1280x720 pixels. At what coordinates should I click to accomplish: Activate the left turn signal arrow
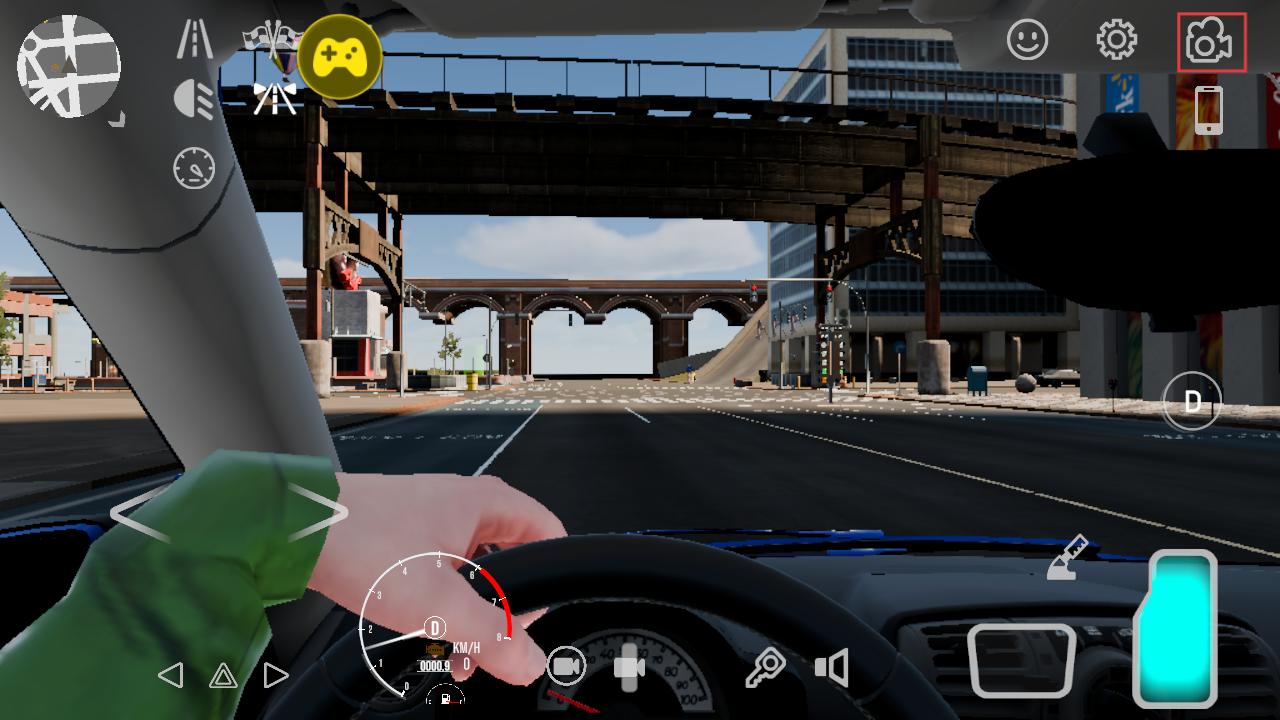(171, 675)
